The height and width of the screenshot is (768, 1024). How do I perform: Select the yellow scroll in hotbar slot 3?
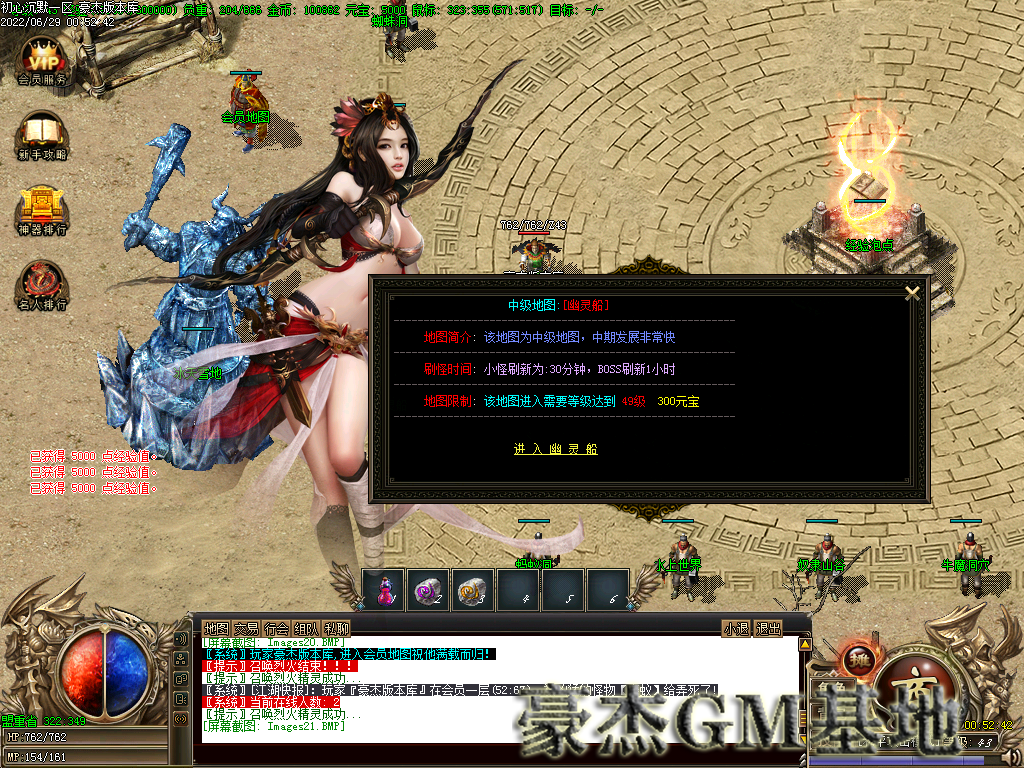click(x=473, y=590)
